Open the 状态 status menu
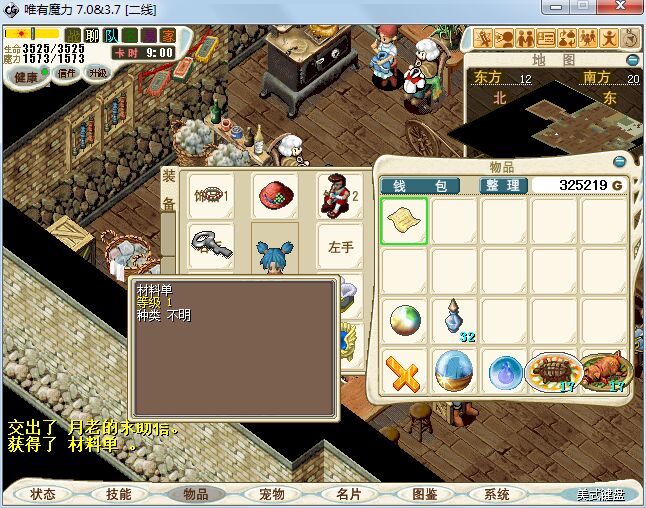The image size is (646, 508). click(x=43, y=494)
